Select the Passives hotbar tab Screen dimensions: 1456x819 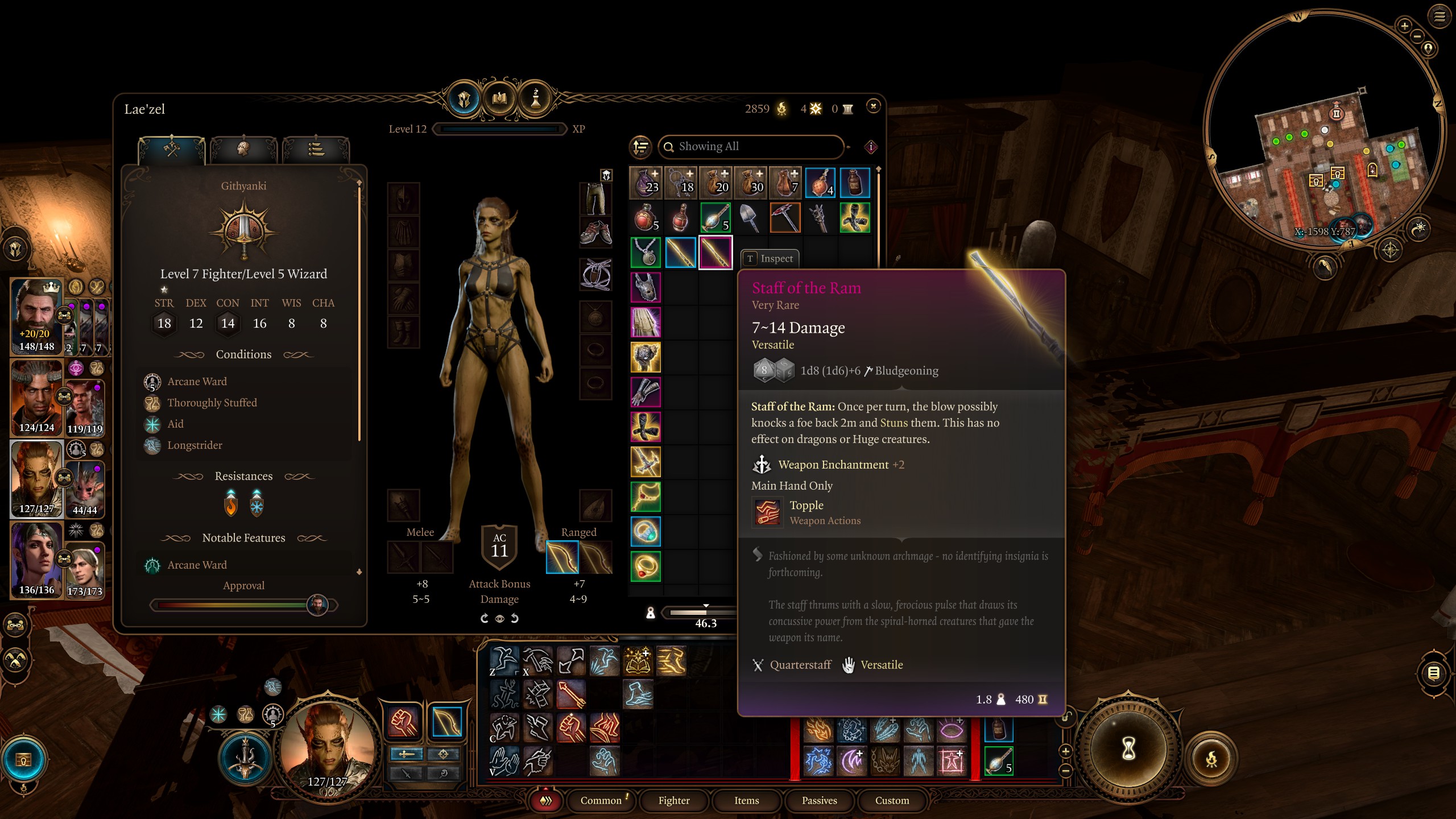click(819, 800)
